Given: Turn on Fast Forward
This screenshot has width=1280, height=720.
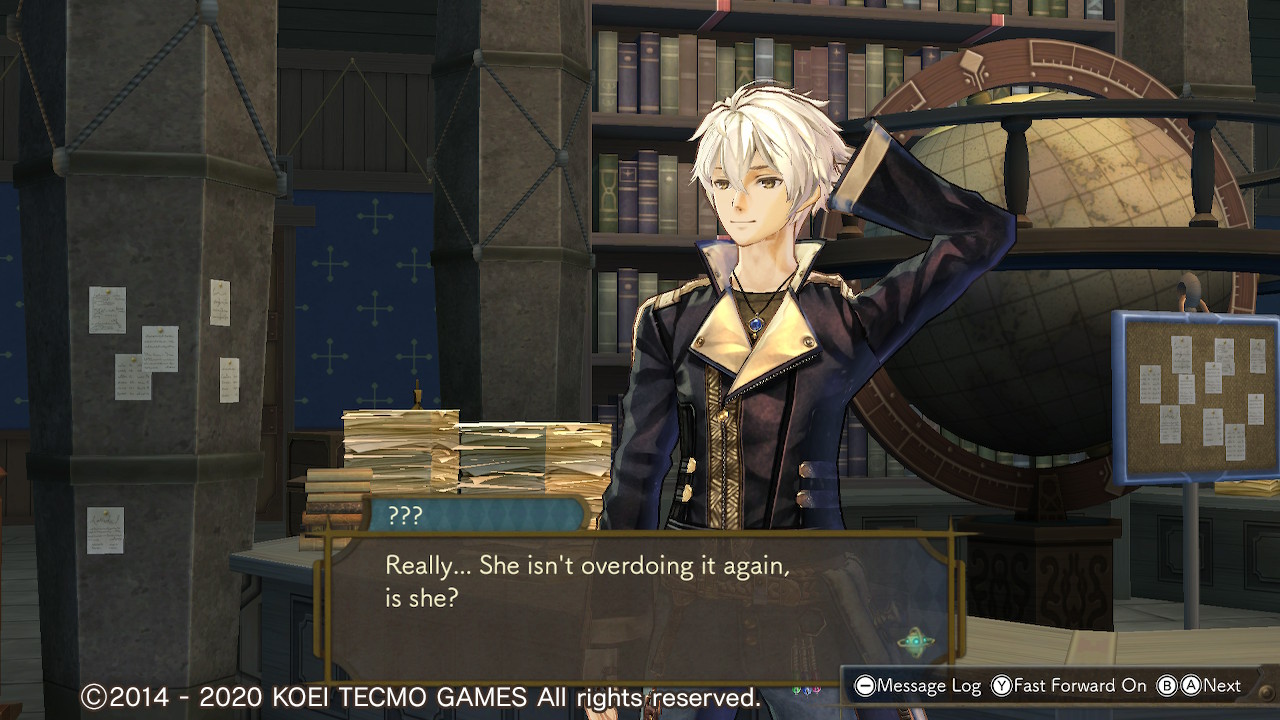Looking at the screenshot, I should point(1069,686).
